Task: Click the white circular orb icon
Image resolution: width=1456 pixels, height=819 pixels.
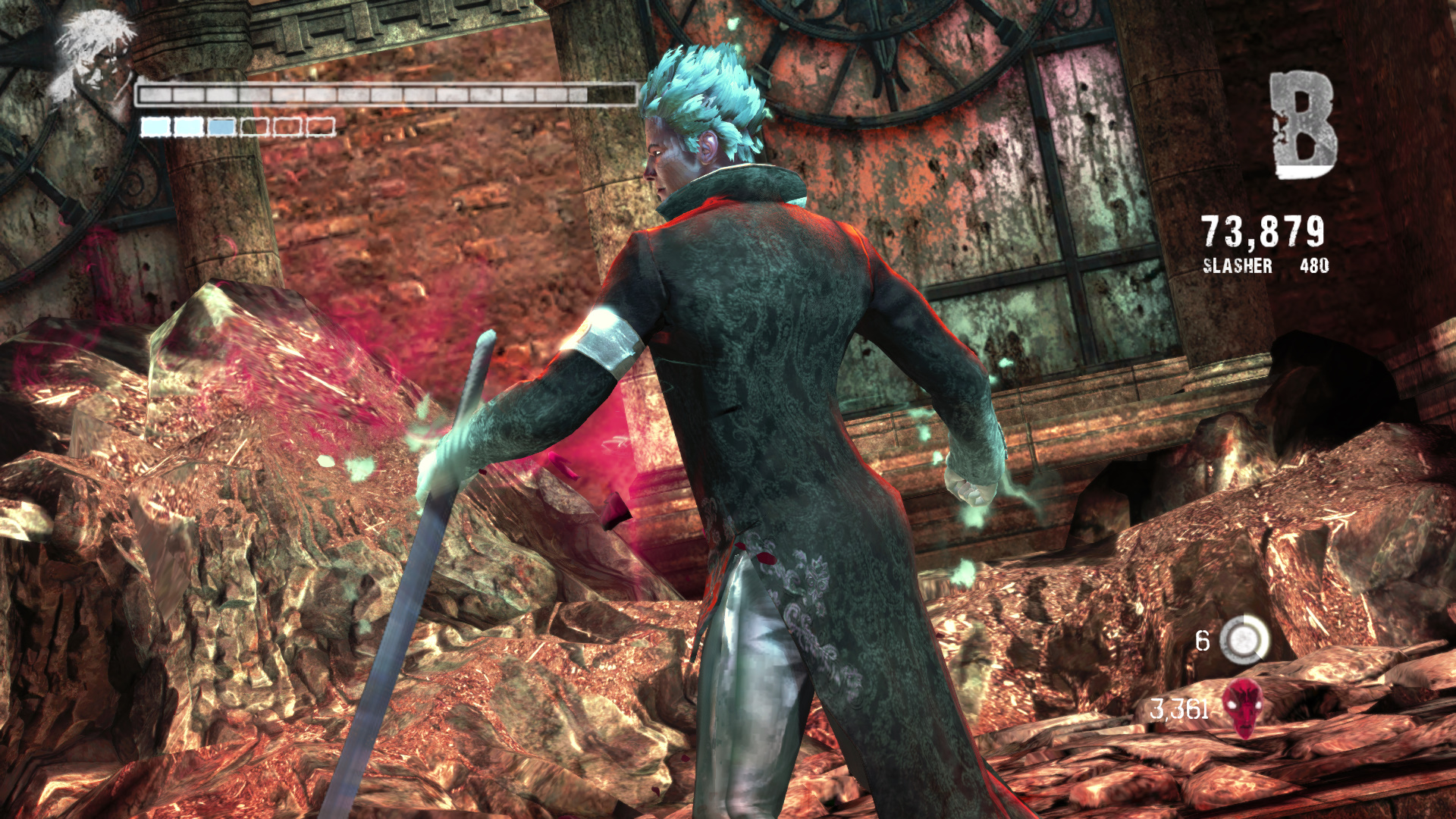Action: coord(1244,639)
